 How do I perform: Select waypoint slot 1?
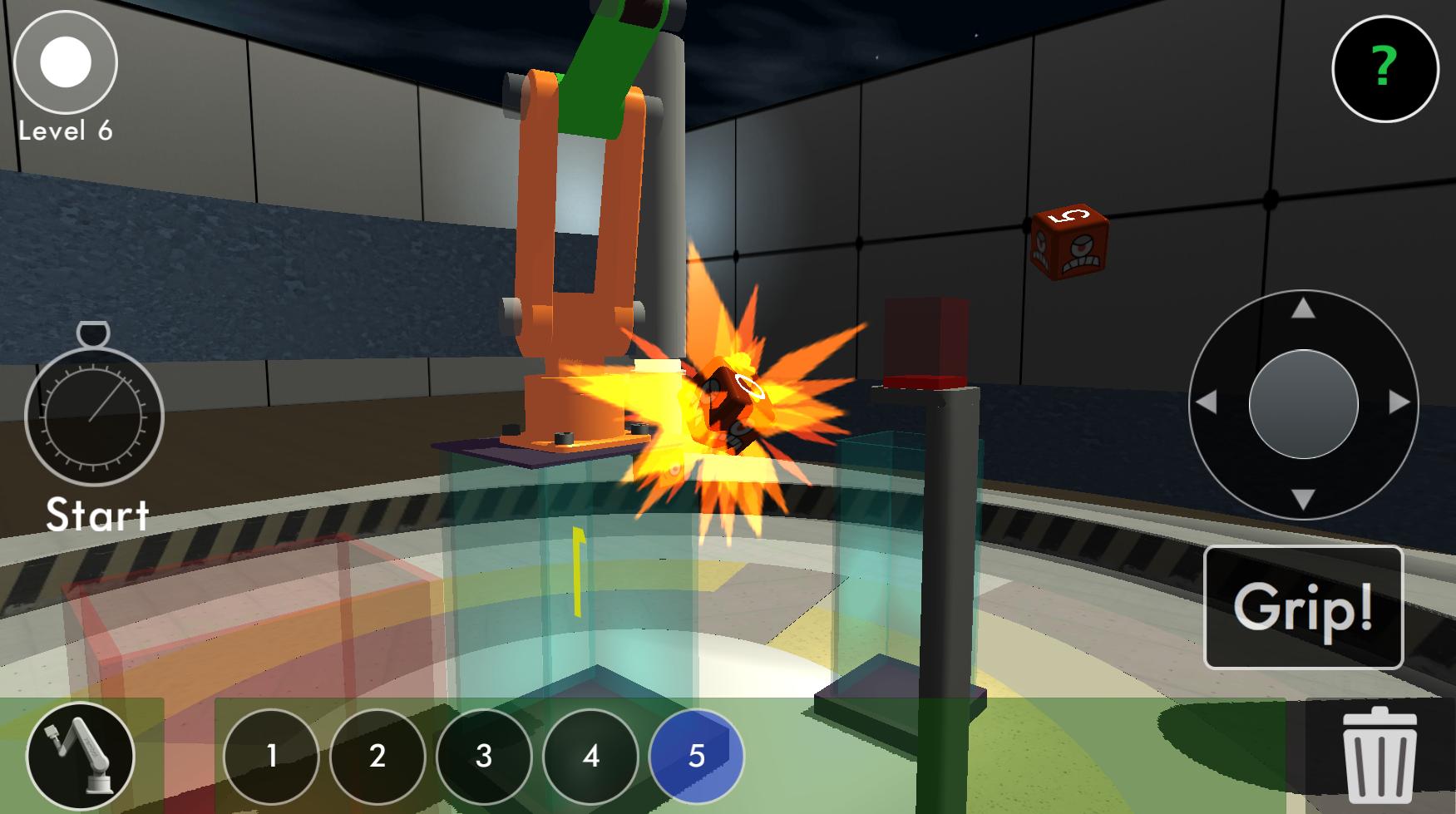pyautogui.click(x=271, y=756)
